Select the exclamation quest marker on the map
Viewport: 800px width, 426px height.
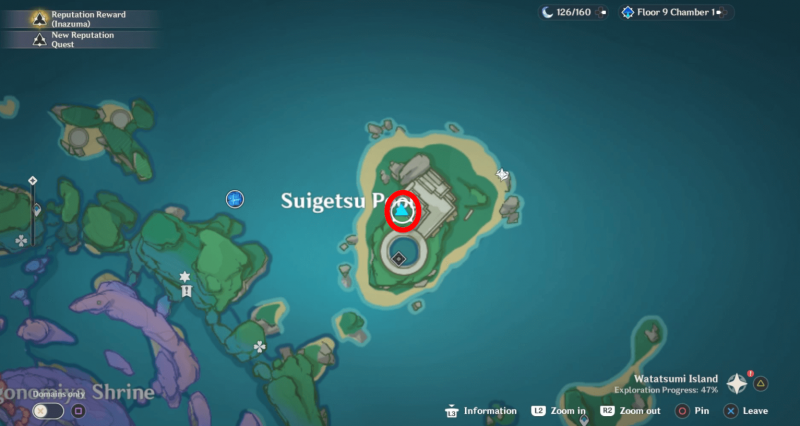coord(186,291)
